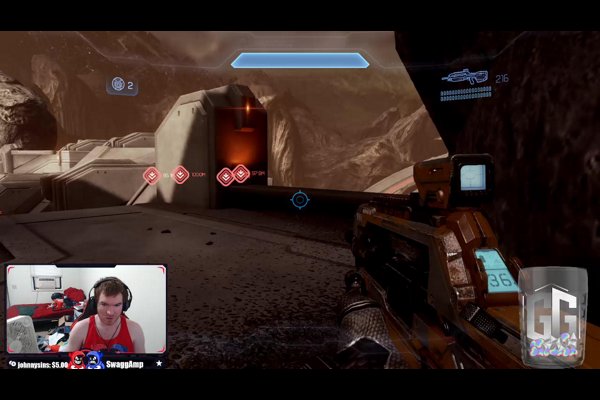This screenshot has width=600, height=400.
Task: Select the frag grenade icon
Action: tap(117, 85)
